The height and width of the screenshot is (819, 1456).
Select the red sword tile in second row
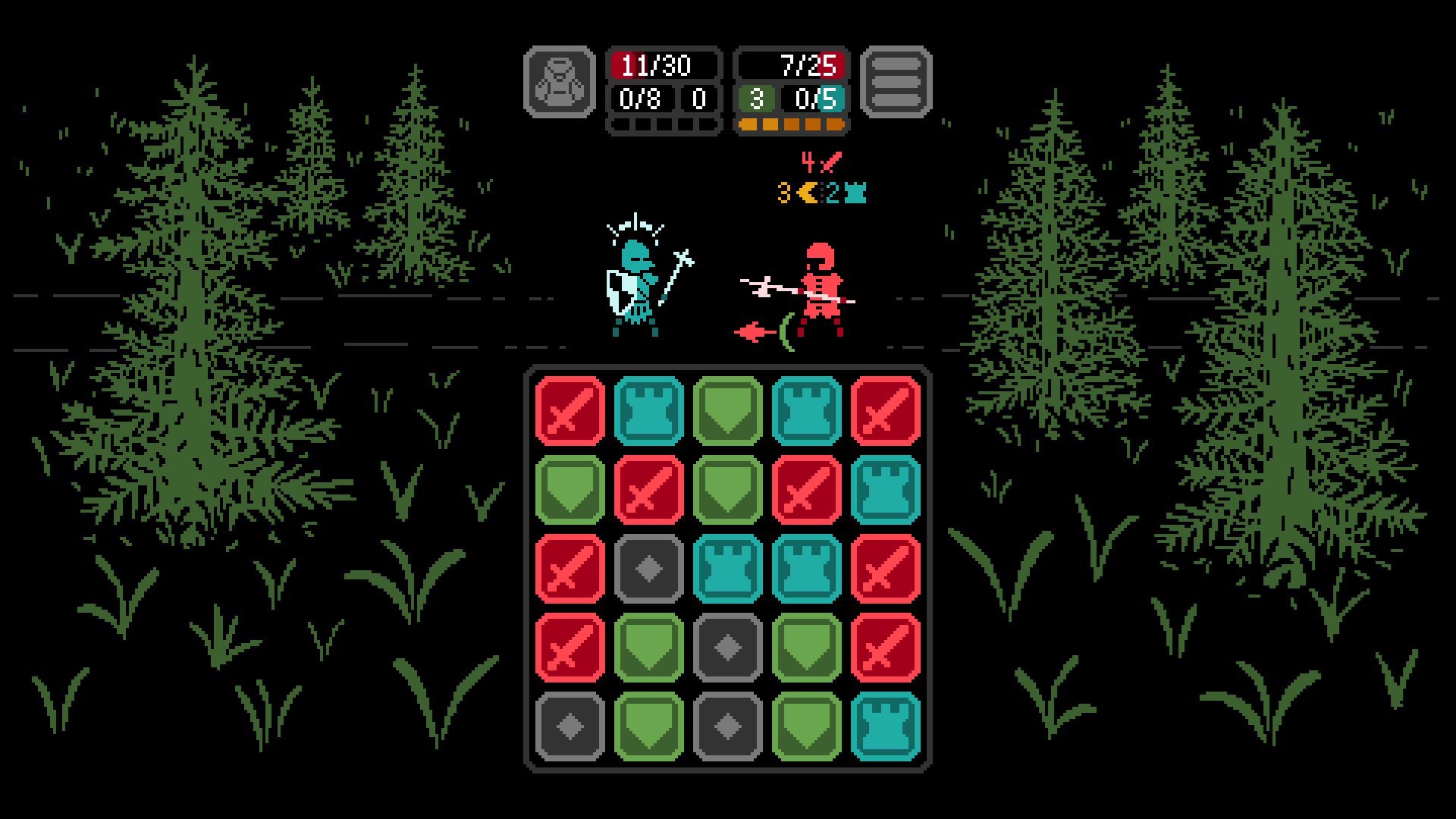tap(648, 488)
